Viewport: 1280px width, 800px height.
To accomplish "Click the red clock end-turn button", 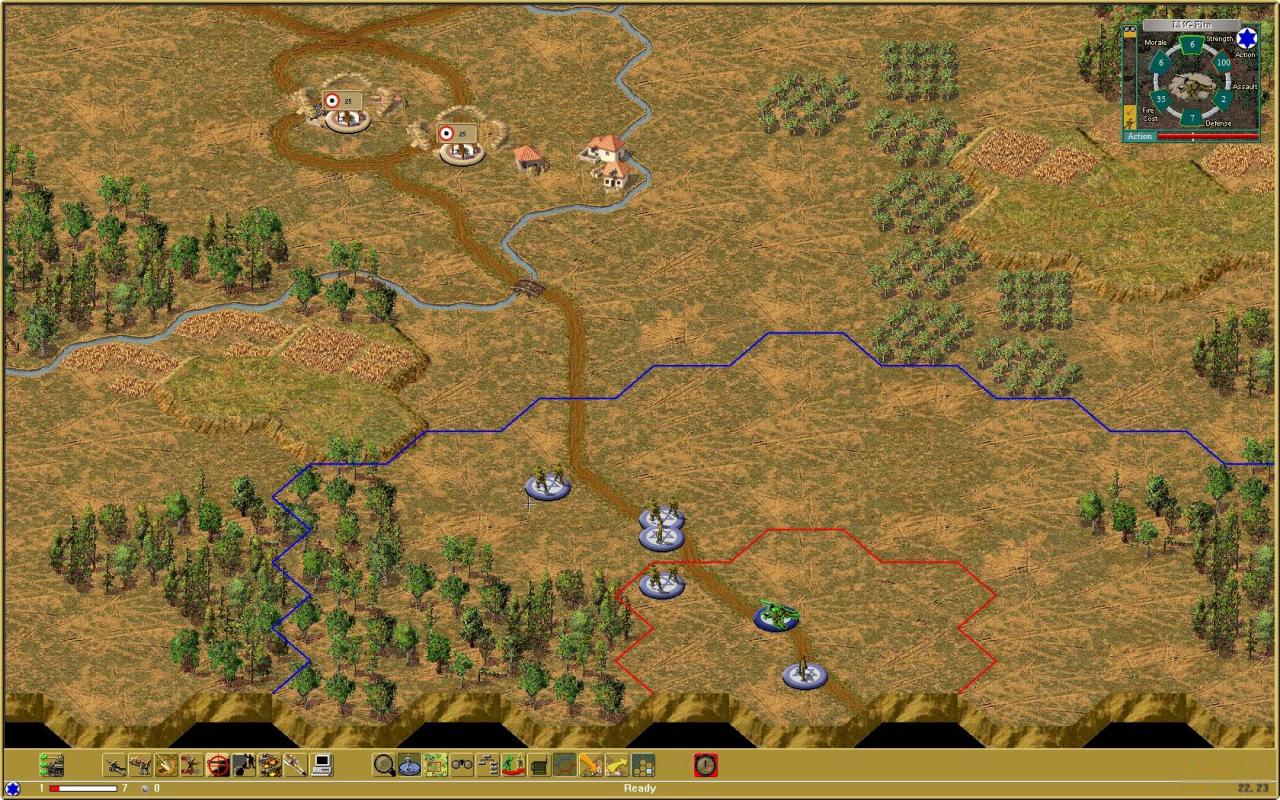I will [706, 765].
